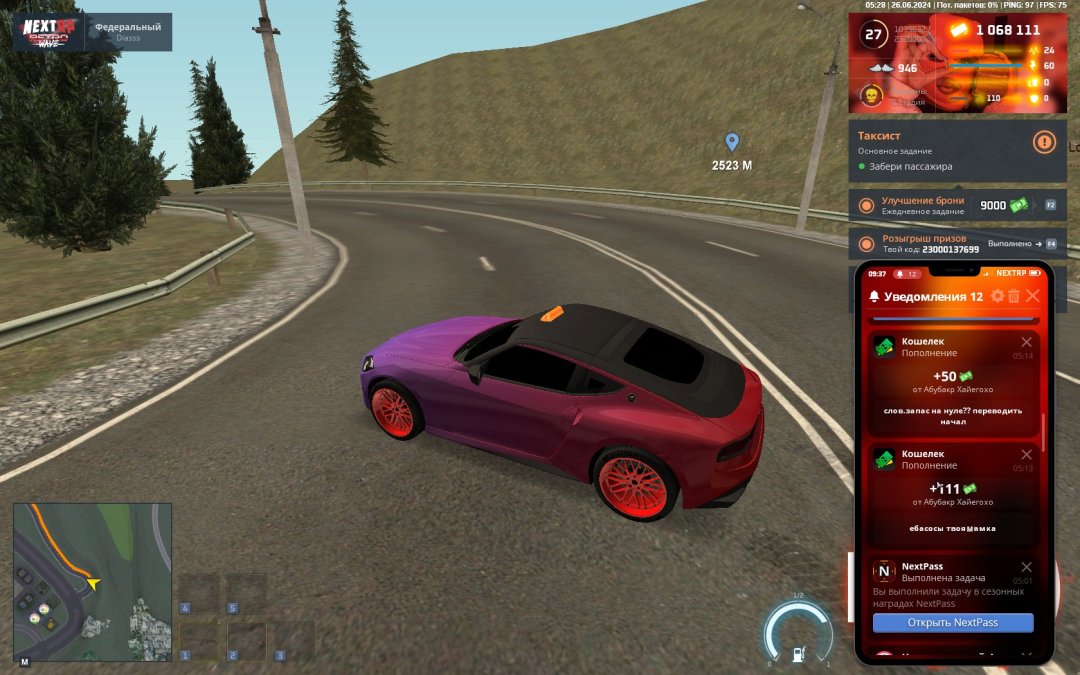Click the Next RP server logo
Viewport: 1080px width, 675px height.
tap(50, 32)
